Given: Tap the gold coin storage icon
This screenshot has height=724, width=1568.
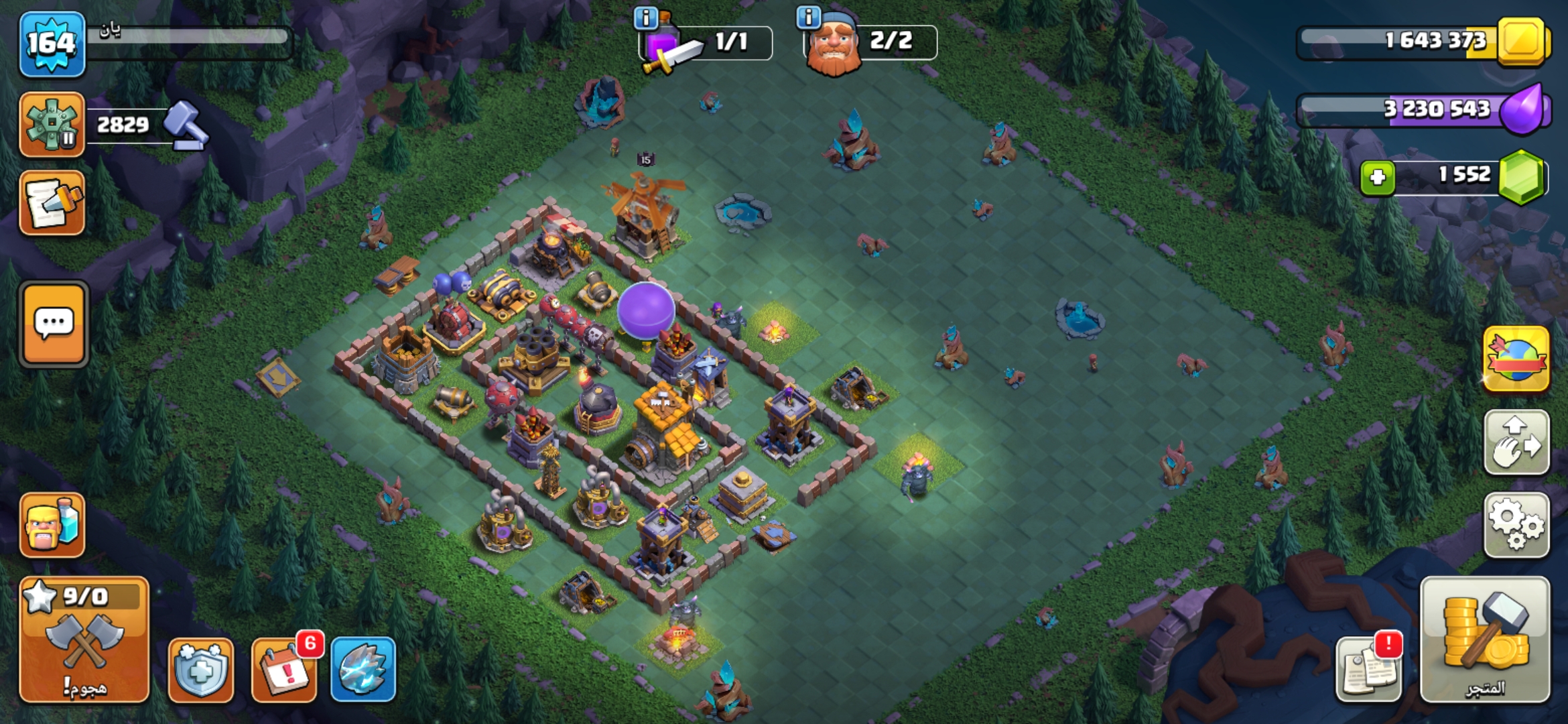Looking at the screenshot, I should (1522, 42).
